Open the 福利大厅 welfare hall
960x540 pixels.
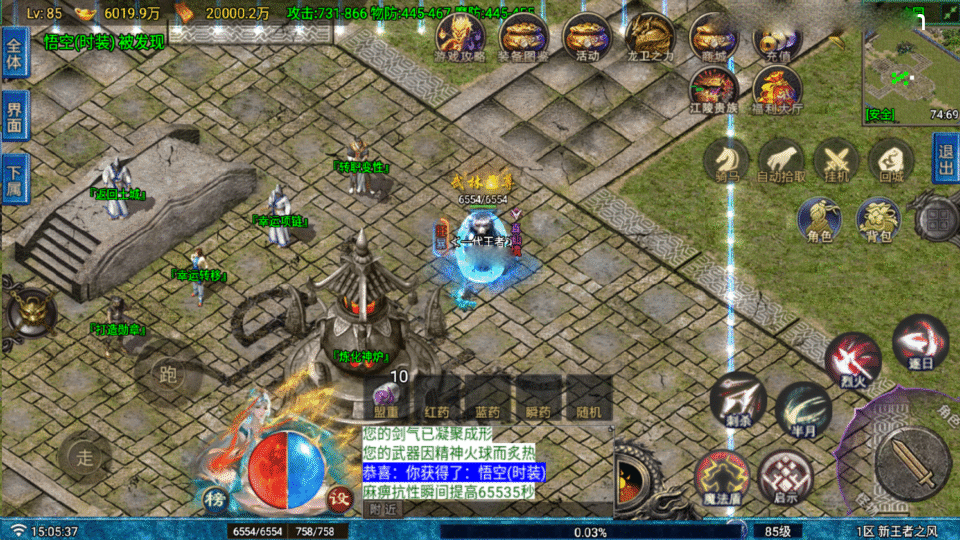(772, 88)
